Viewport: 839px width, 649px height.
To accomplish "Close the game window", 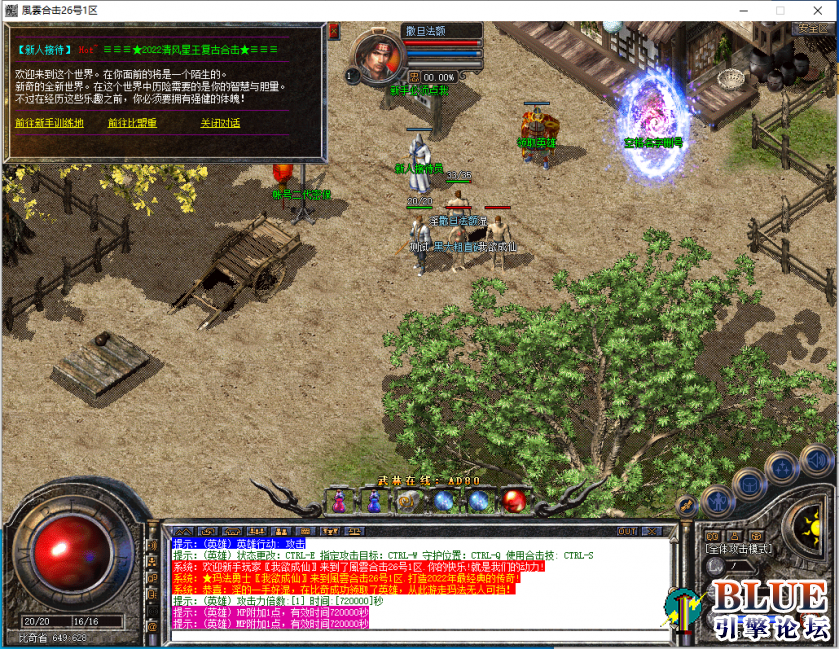I will pos(815,10).
